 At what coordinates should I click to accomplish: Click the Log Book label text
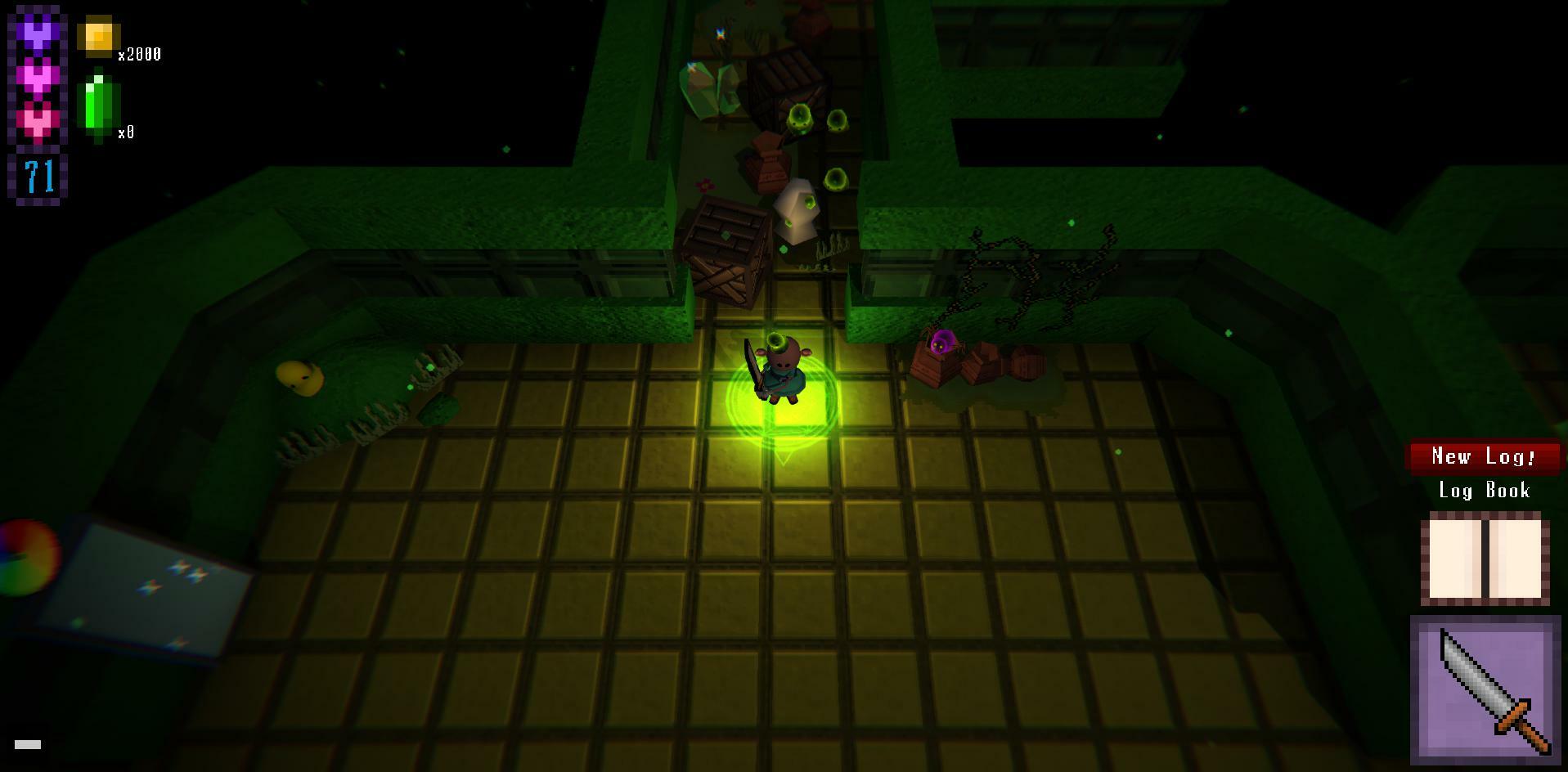[x=1483, y=491]
